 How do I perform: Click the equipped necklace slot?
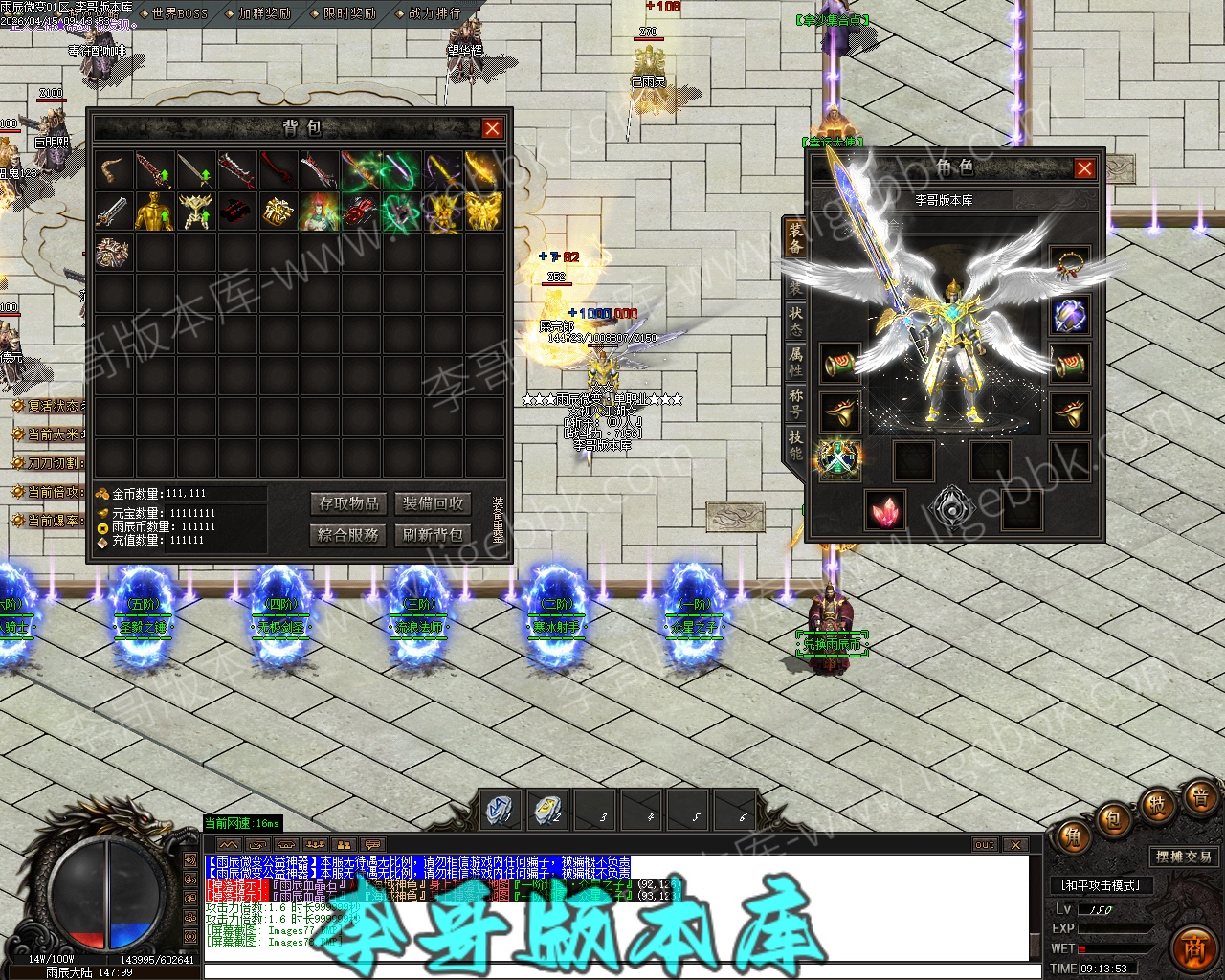(1069, 265)
